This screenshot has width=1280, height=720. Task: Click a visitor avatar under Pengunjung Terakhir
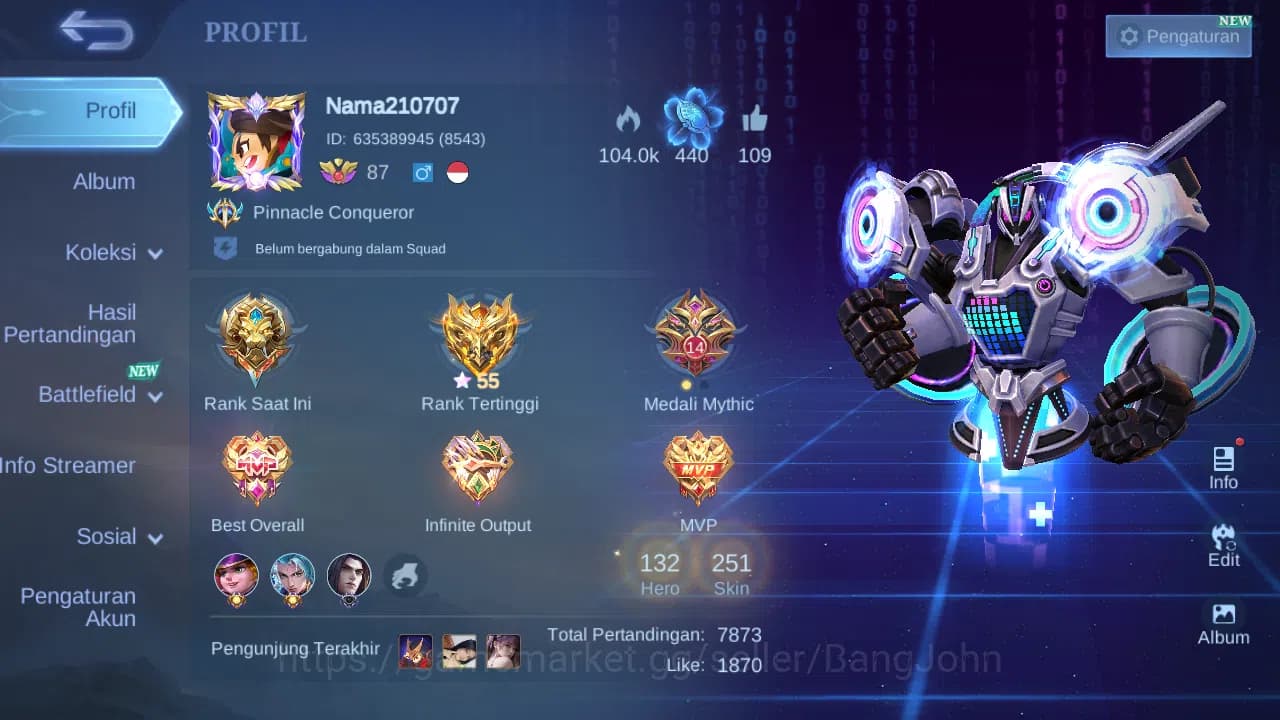tap(415, 652)
